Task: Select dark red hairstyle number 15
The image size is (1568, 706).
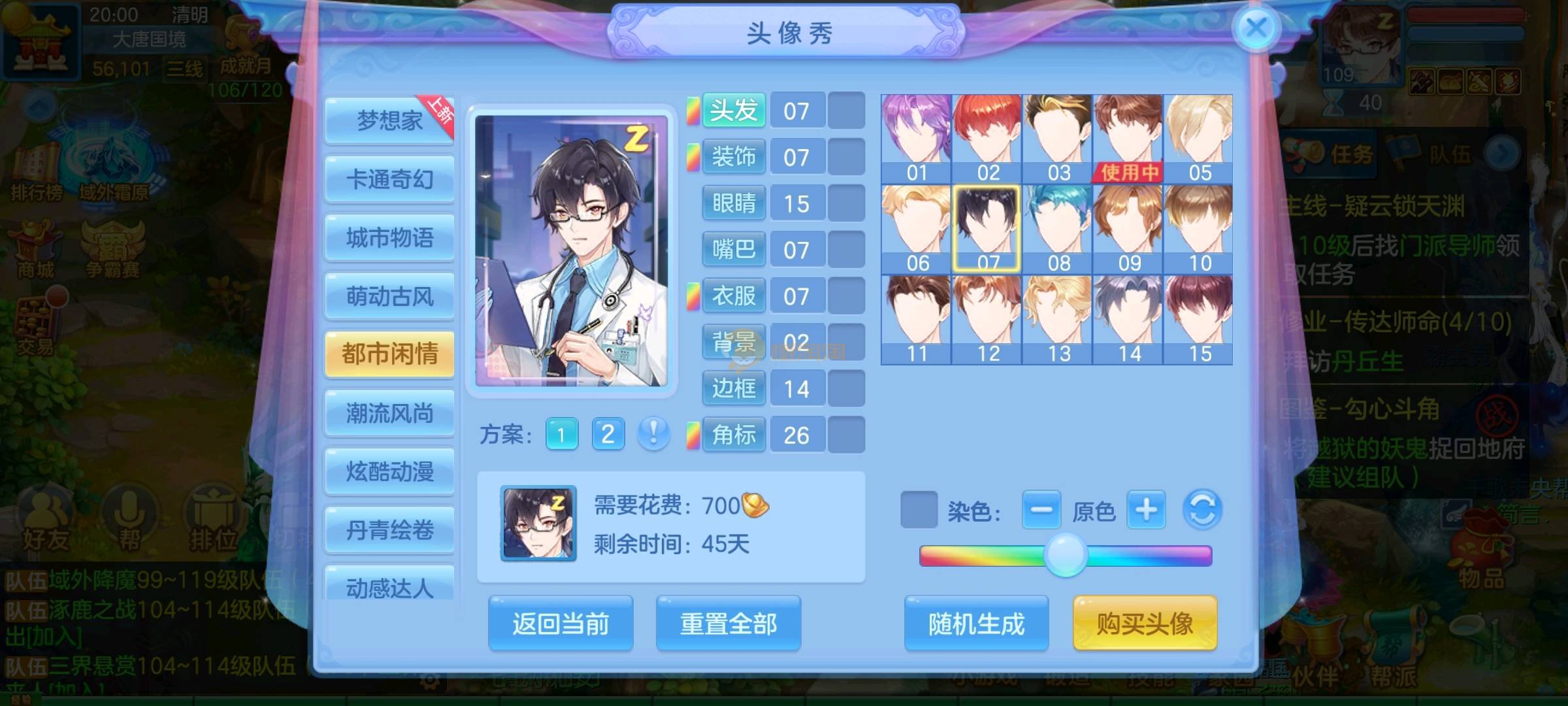Action: 1199,319
